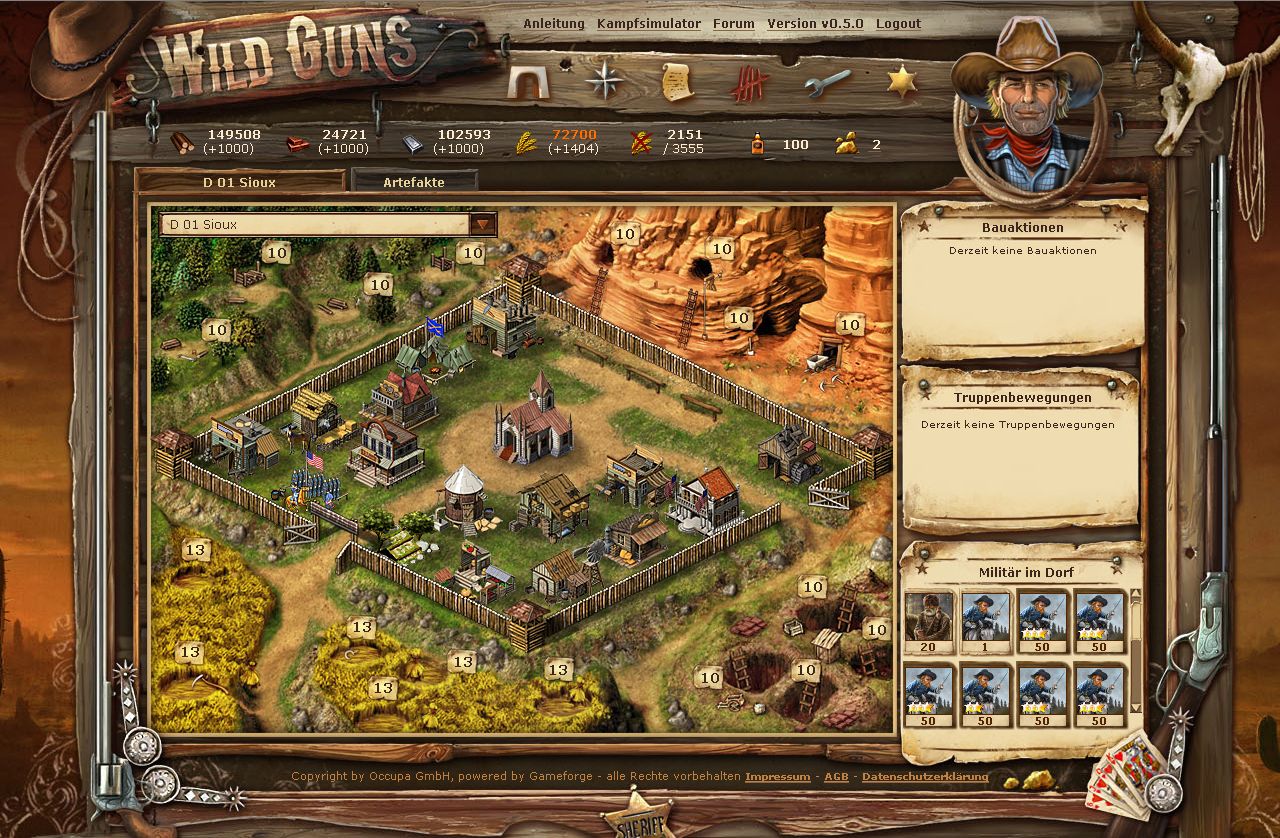Click the gold nuggets icon
This screenshot has width=1280, height=838.
point(848,141)
